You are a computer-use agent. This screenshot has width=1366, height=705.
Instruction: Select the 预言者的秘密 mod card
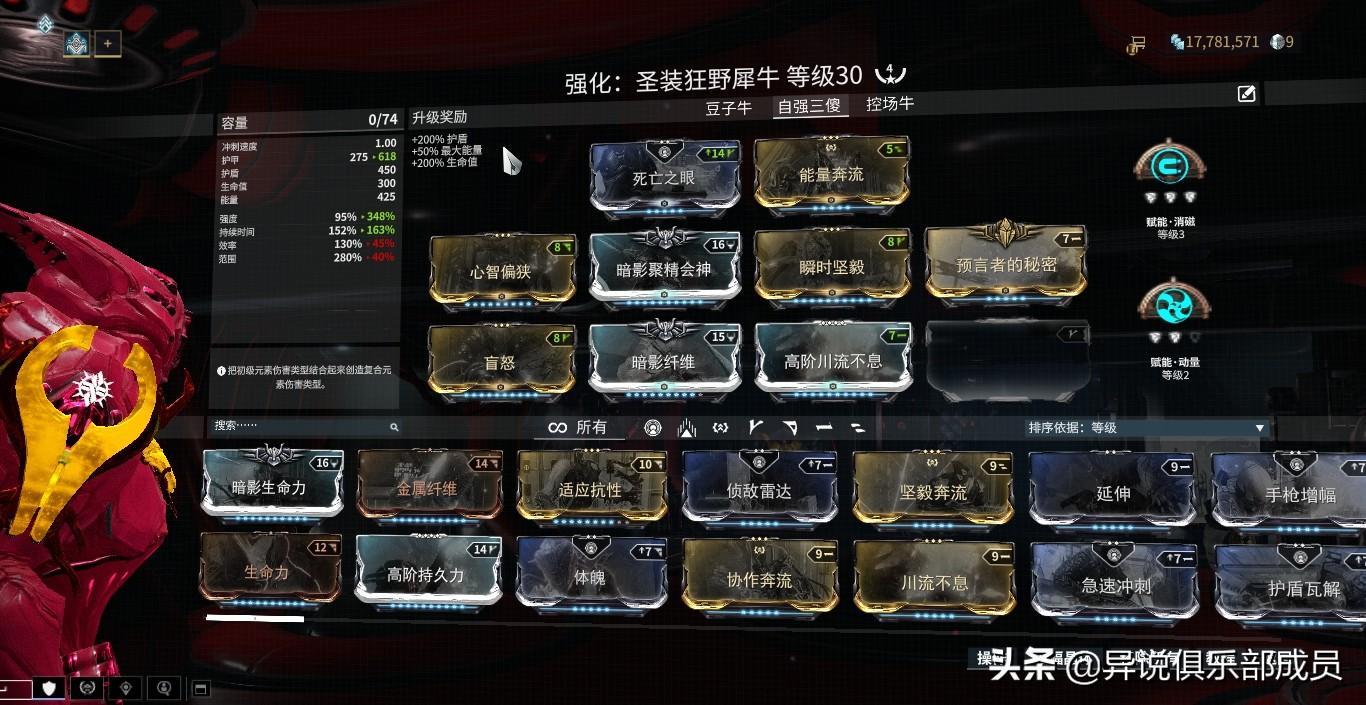1005,264
